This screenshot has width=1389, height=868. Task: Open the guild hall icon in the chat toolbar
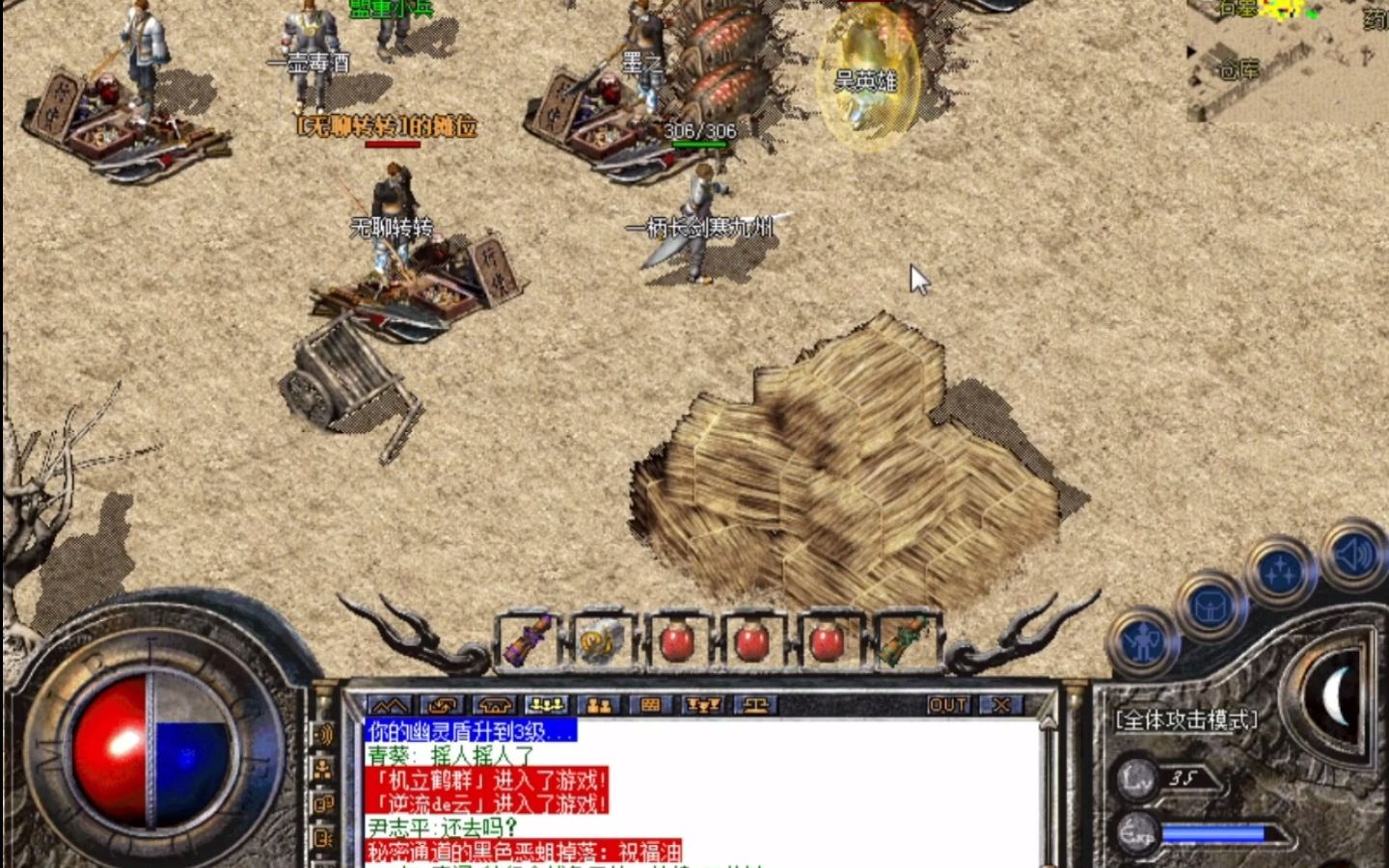click(x=493, y=706)
